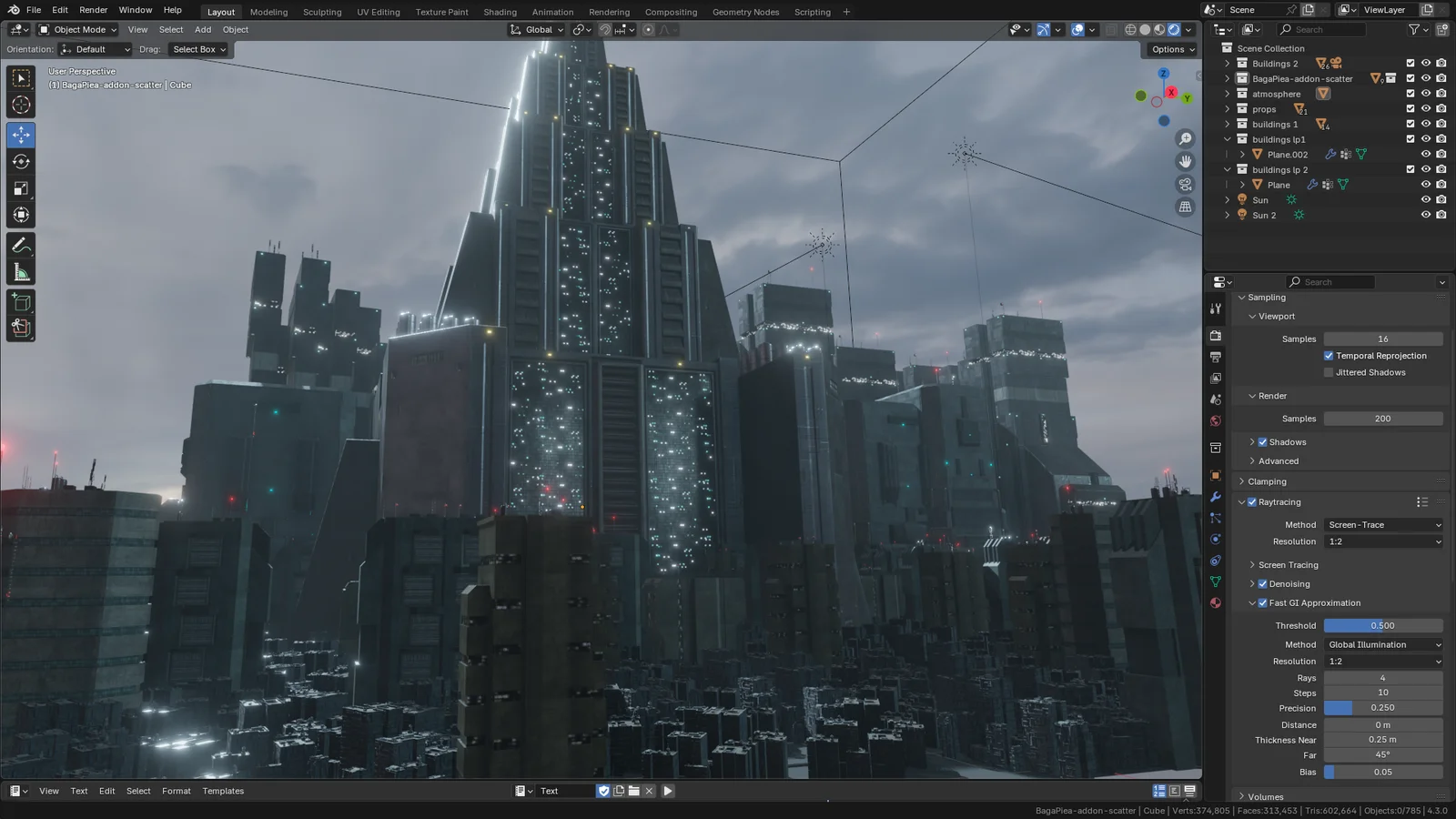Screen dimensions: 1456x819
Task: Open the Render menu in the top bar
Action: point(93,10)
